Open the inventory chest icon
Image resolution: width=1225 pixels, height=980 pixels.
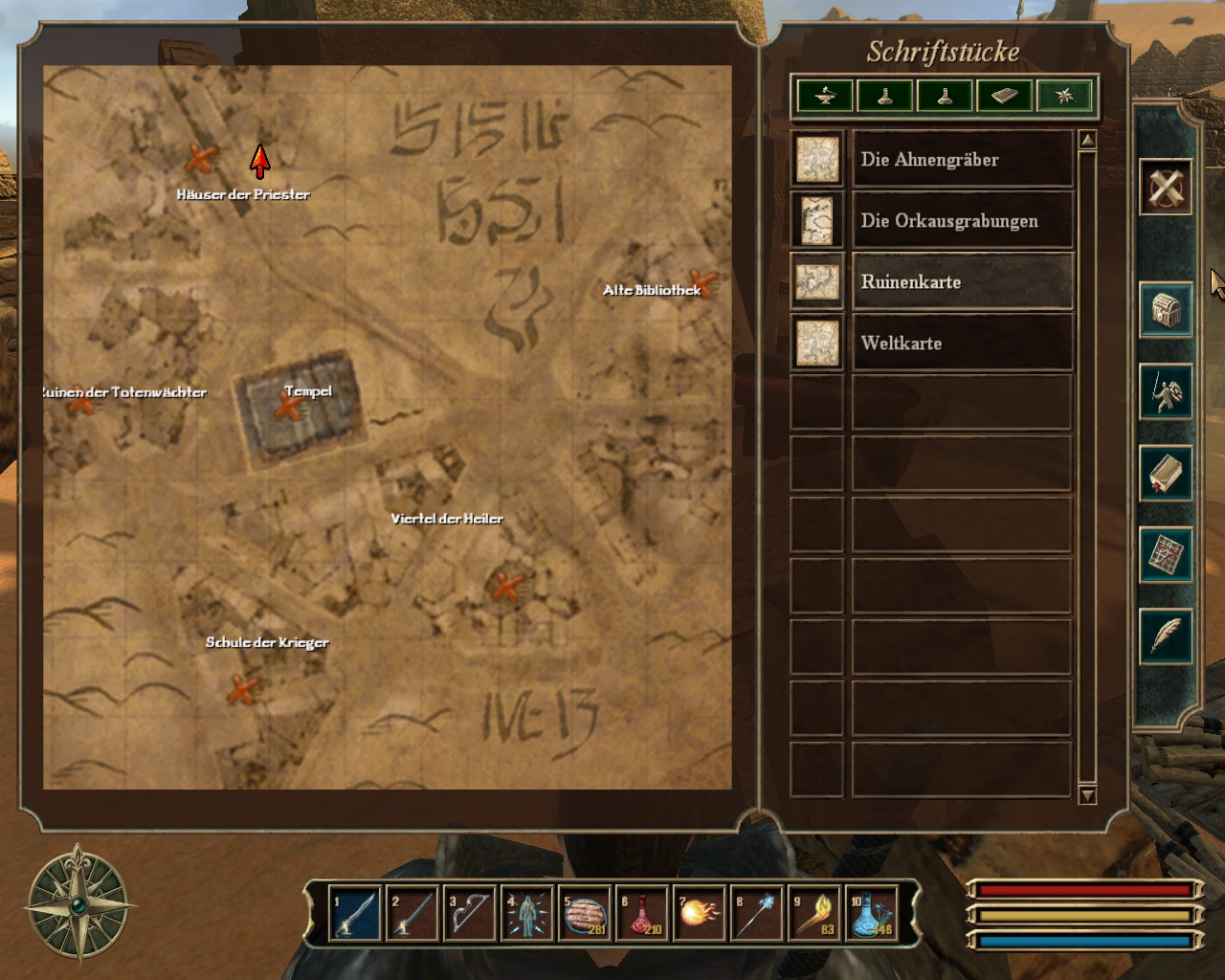(1166, 310)
